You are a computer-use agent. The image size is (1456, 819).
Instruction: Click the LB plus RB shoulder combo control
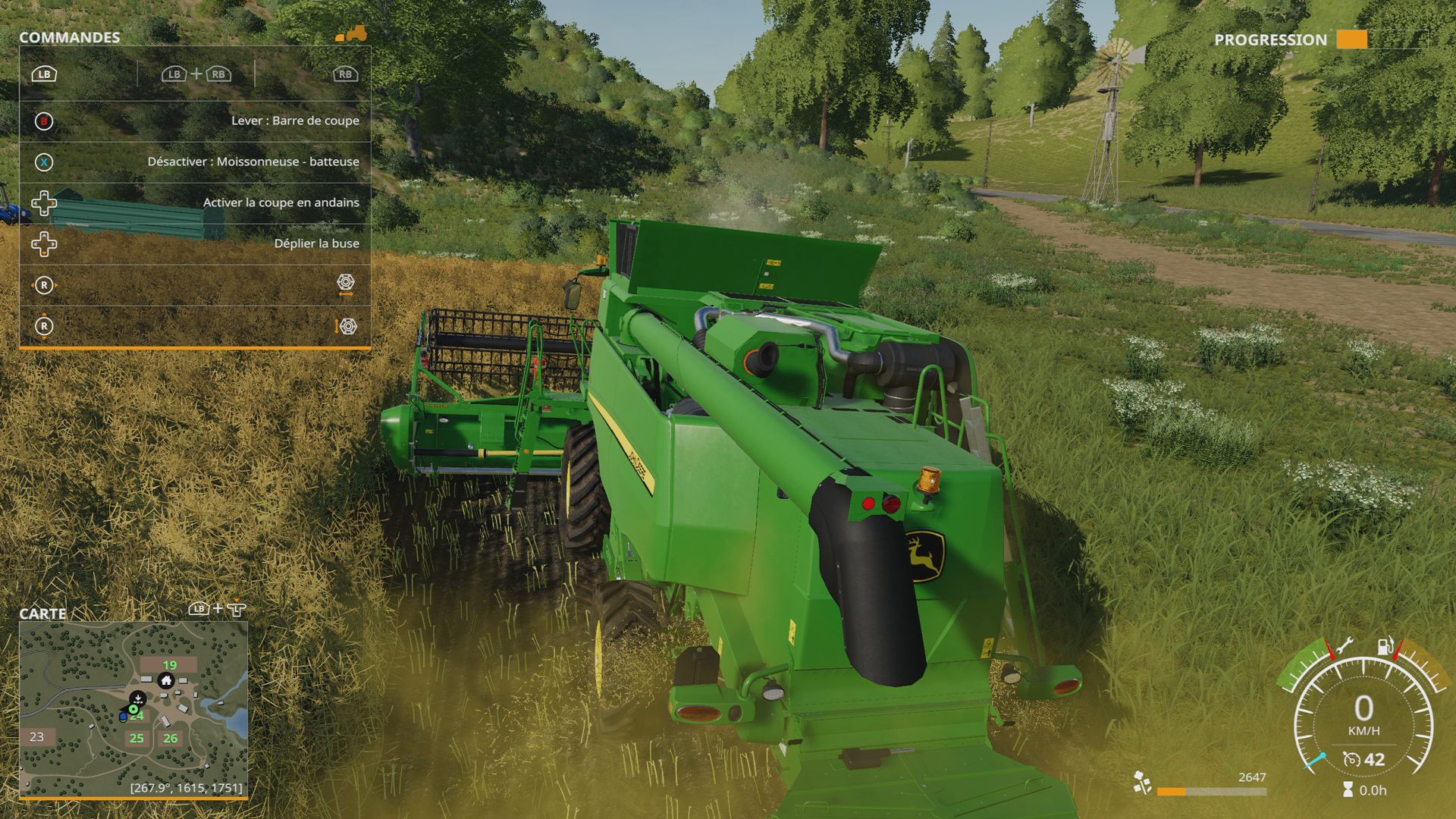pyautogui.click(x=196, y=74)
